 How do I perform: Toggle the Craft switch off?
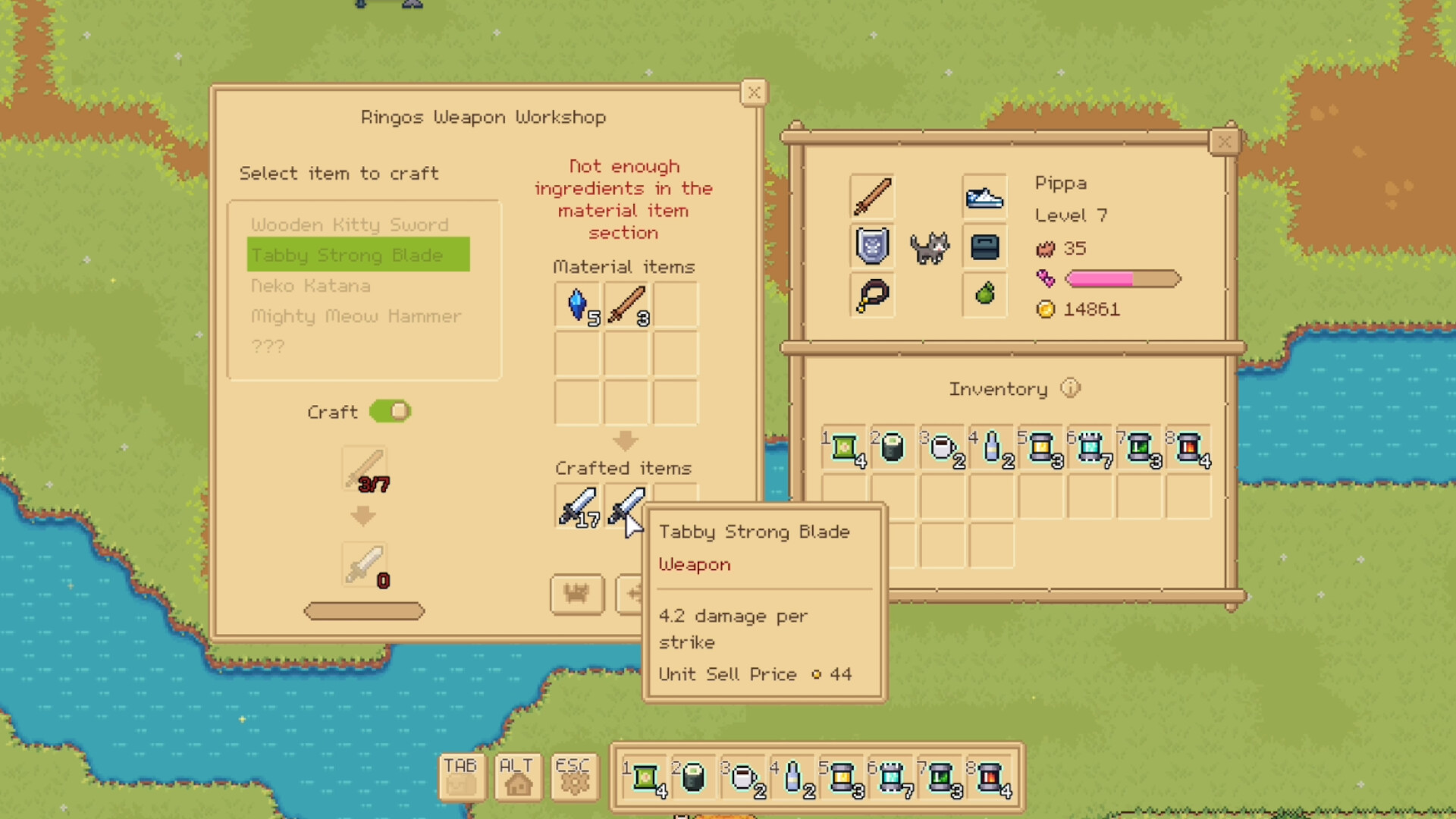coord(391,412)
